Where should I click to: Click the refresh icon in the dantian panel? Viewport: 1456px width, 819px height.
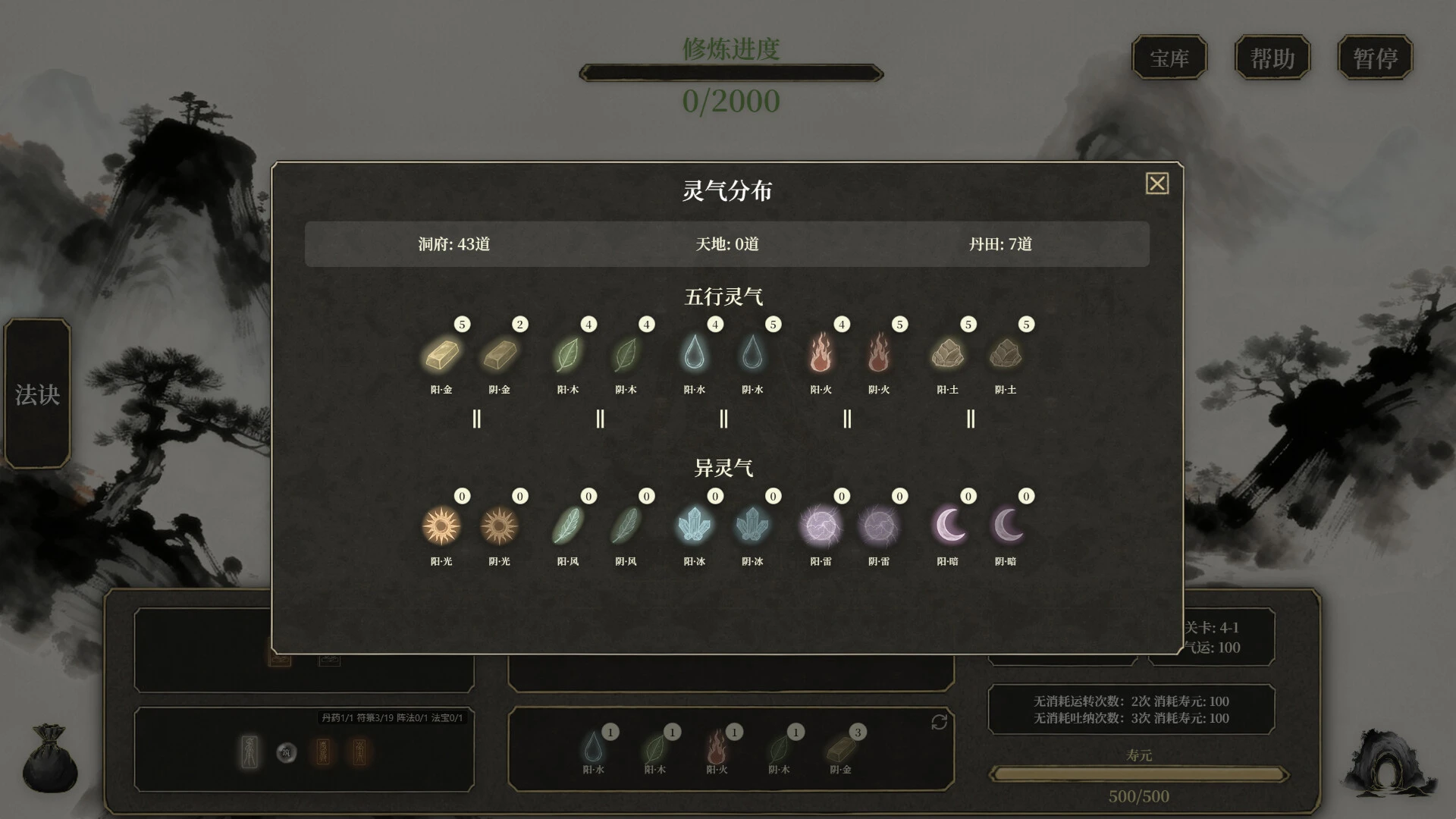click(939, 723)
